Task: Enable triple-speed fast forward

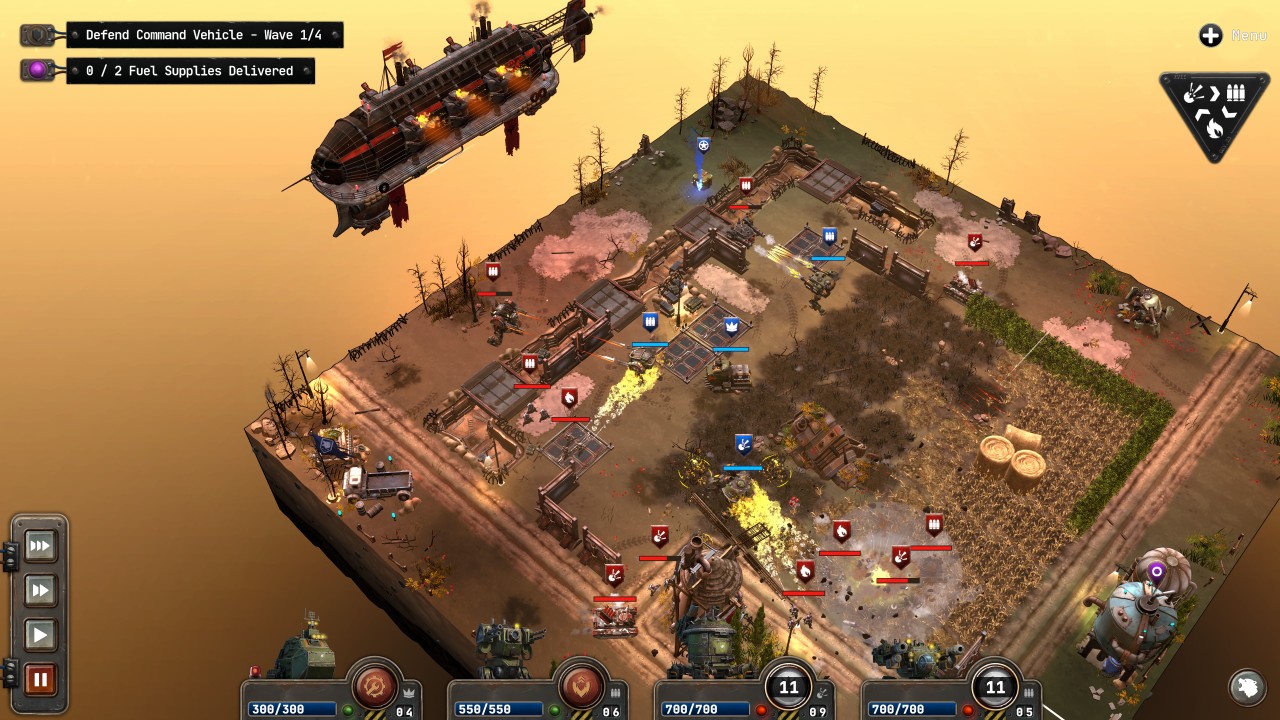Action: click(x=39, y=546)
